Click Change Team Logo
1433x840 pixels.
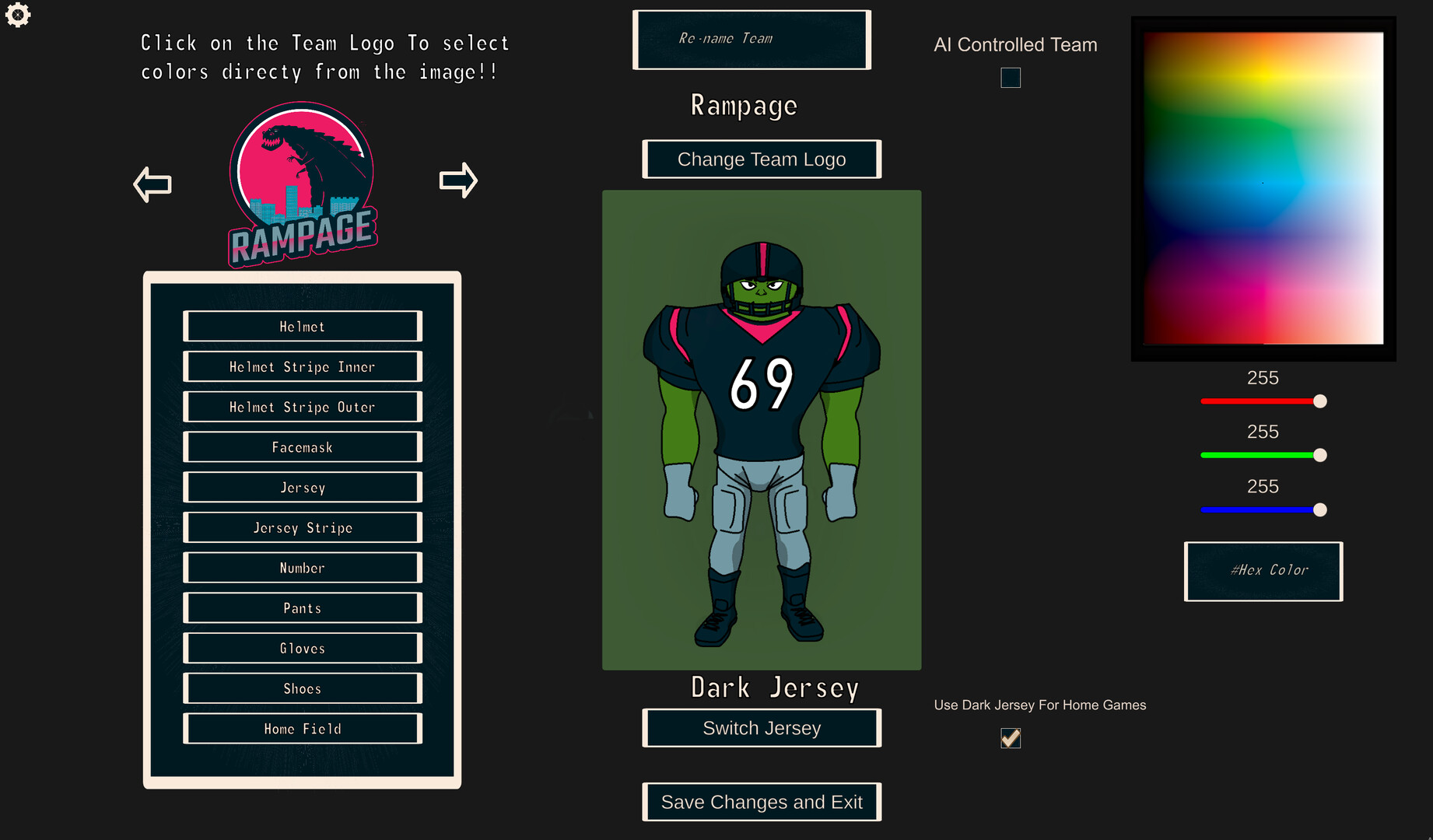click(761, 159)
